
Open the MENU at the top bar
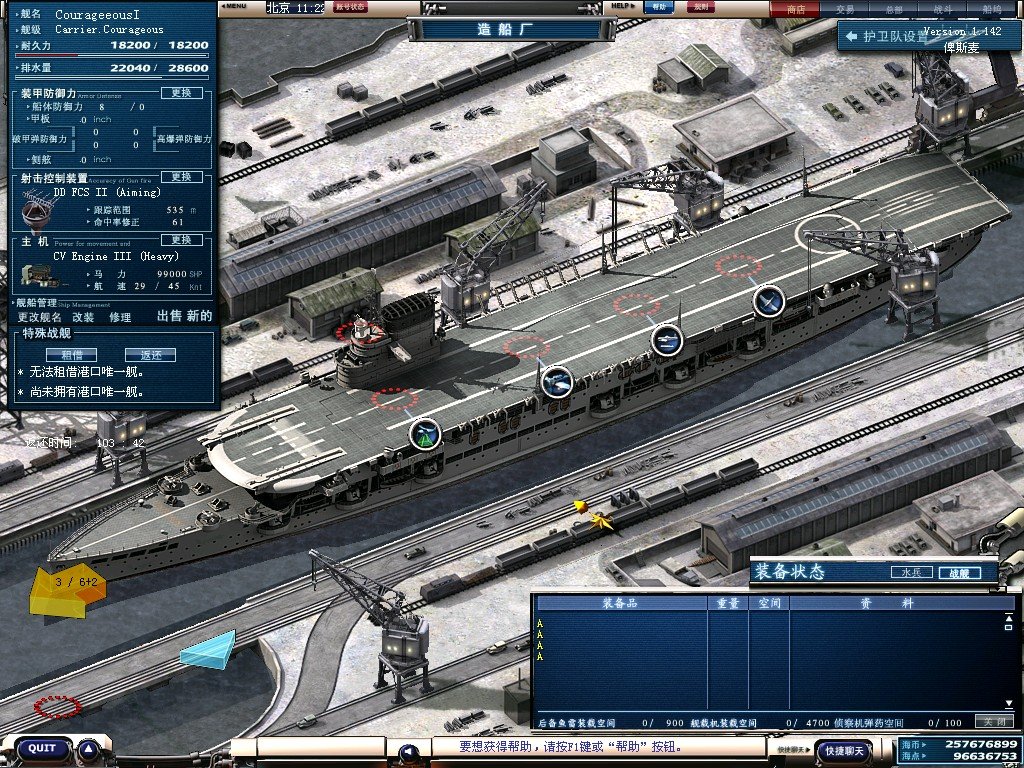tap(235, 6)
